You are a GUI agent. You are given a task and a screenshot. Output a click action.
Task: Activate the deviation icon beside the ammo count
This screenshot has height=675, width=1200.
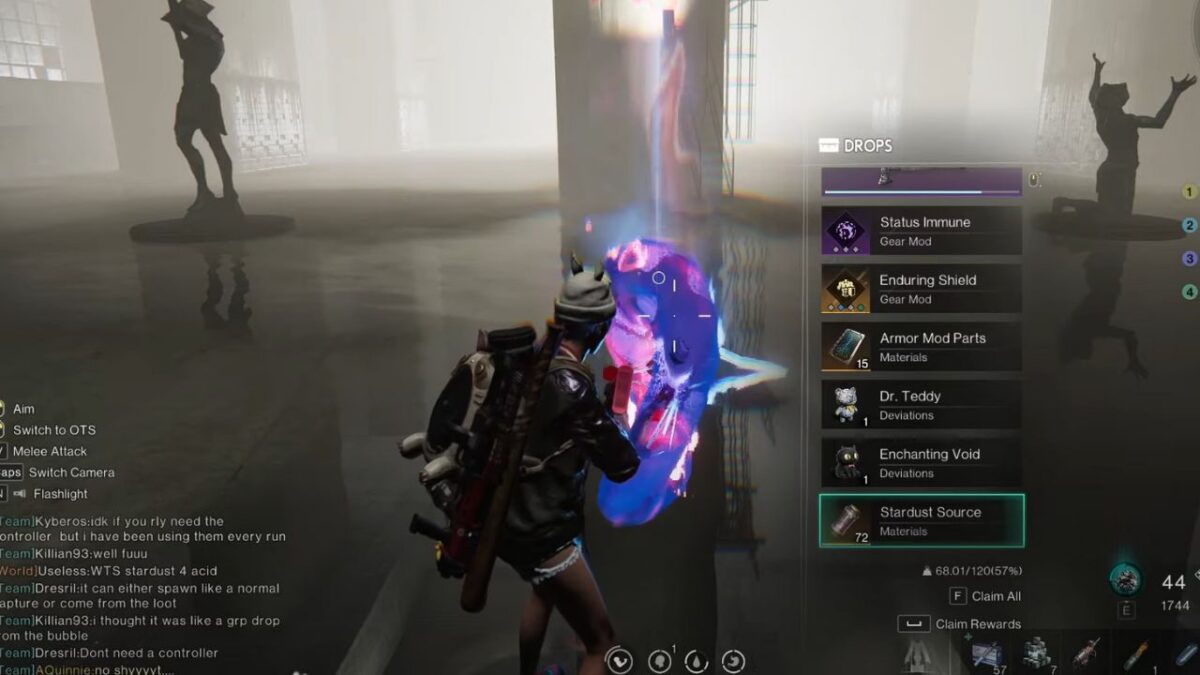click(x=1126, y=579)
